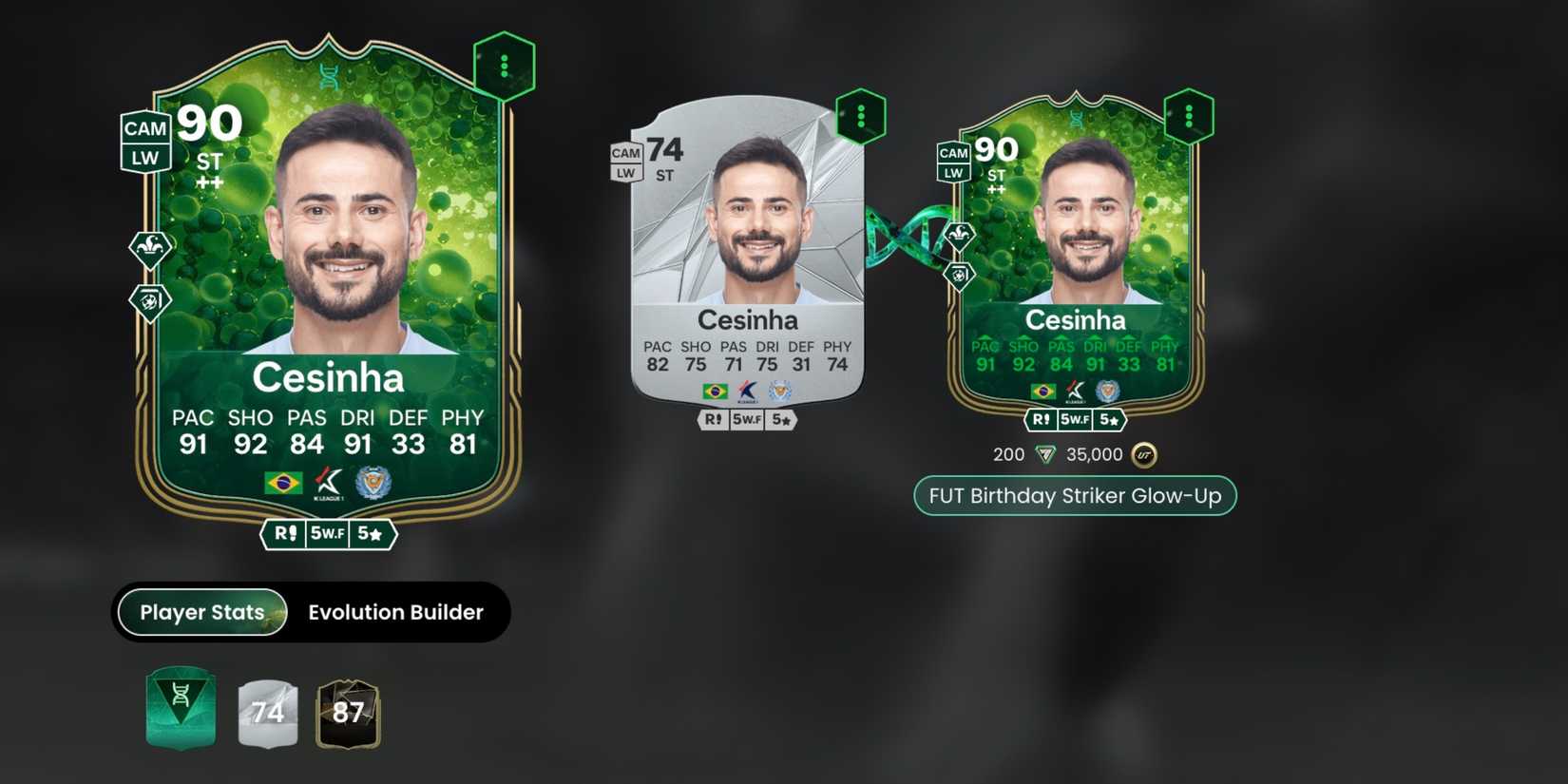Select the Player Stats tab

click(200, 612)
